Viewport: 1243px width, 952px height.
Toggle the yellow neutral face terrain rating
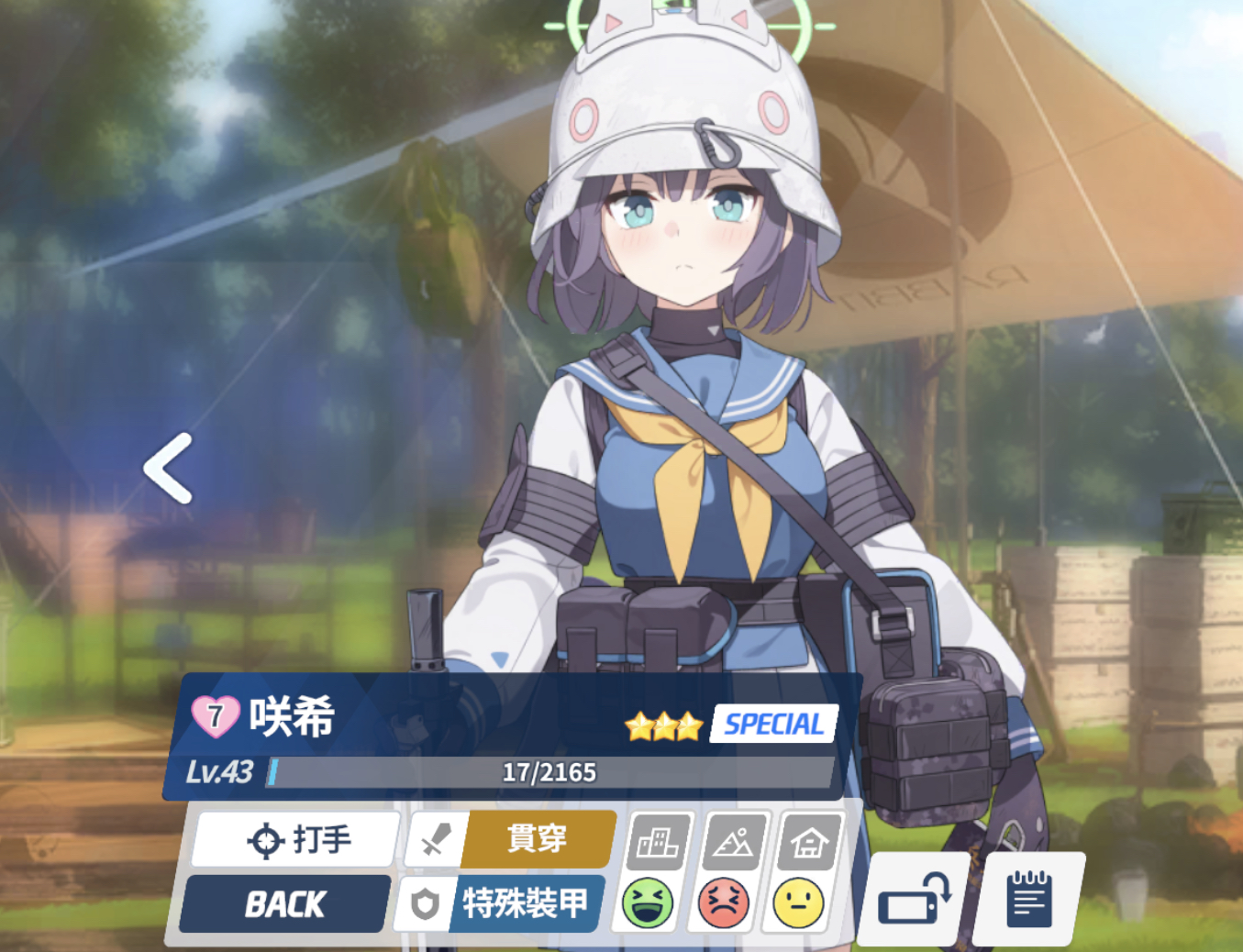(797, 903)
